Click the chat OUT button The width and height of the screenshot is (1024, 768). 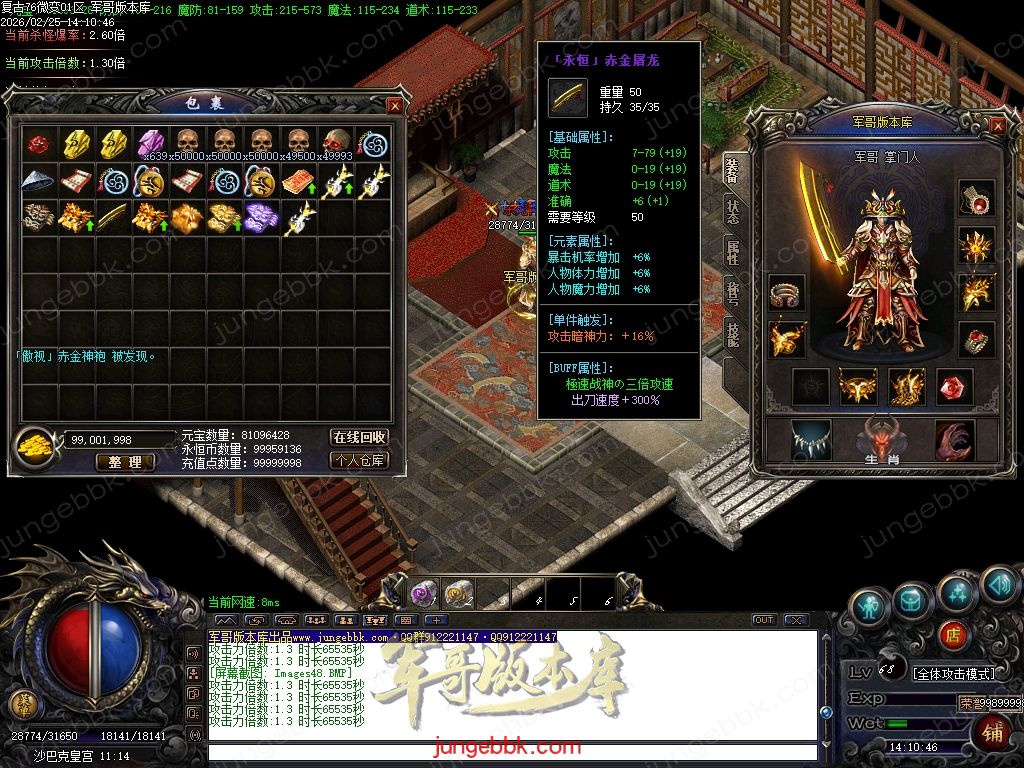click(764, 620)
